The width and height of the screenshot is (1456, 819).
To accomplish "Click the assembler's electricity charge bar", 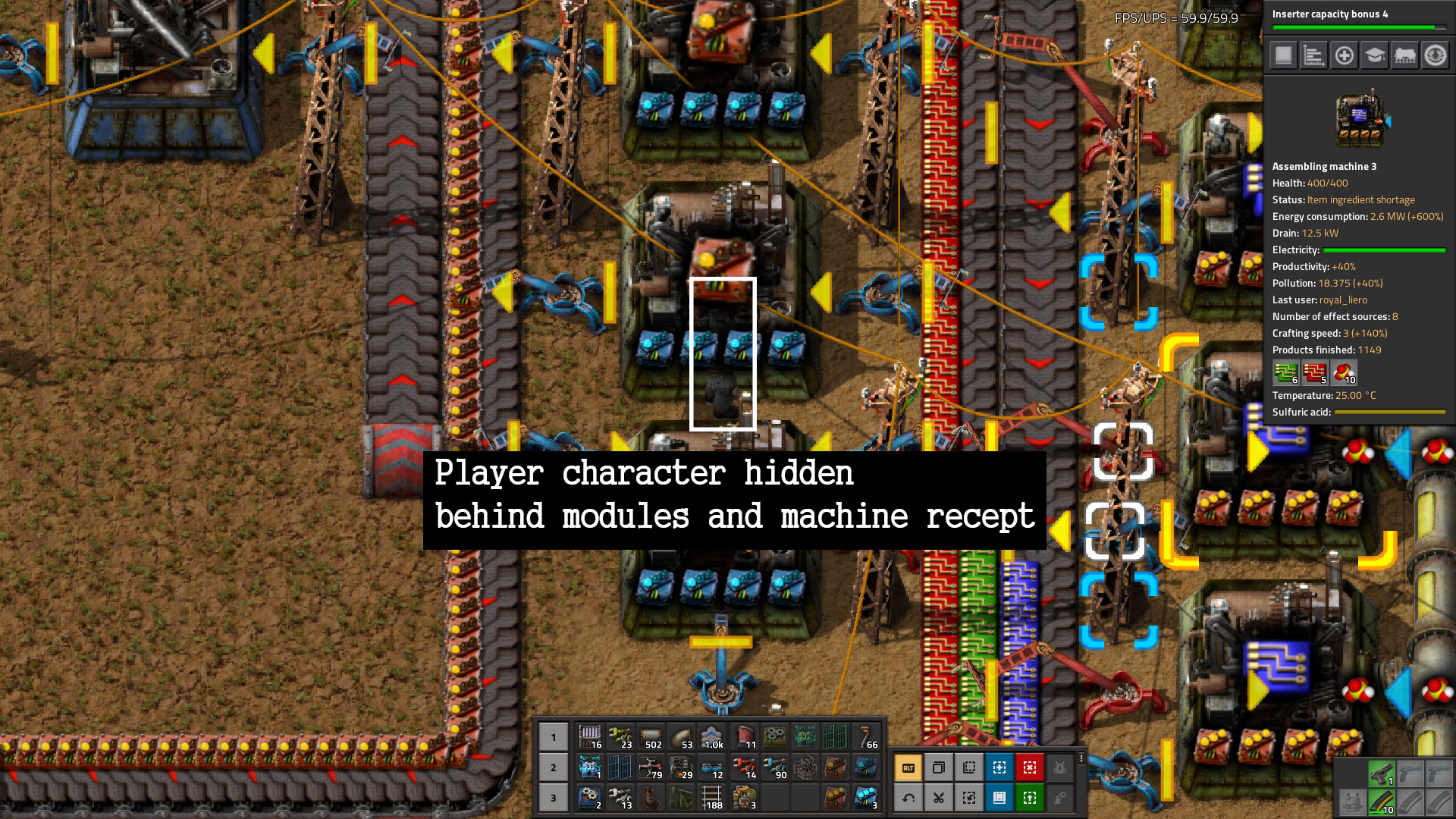I will pyautogui.click(x=1385, y=250).
